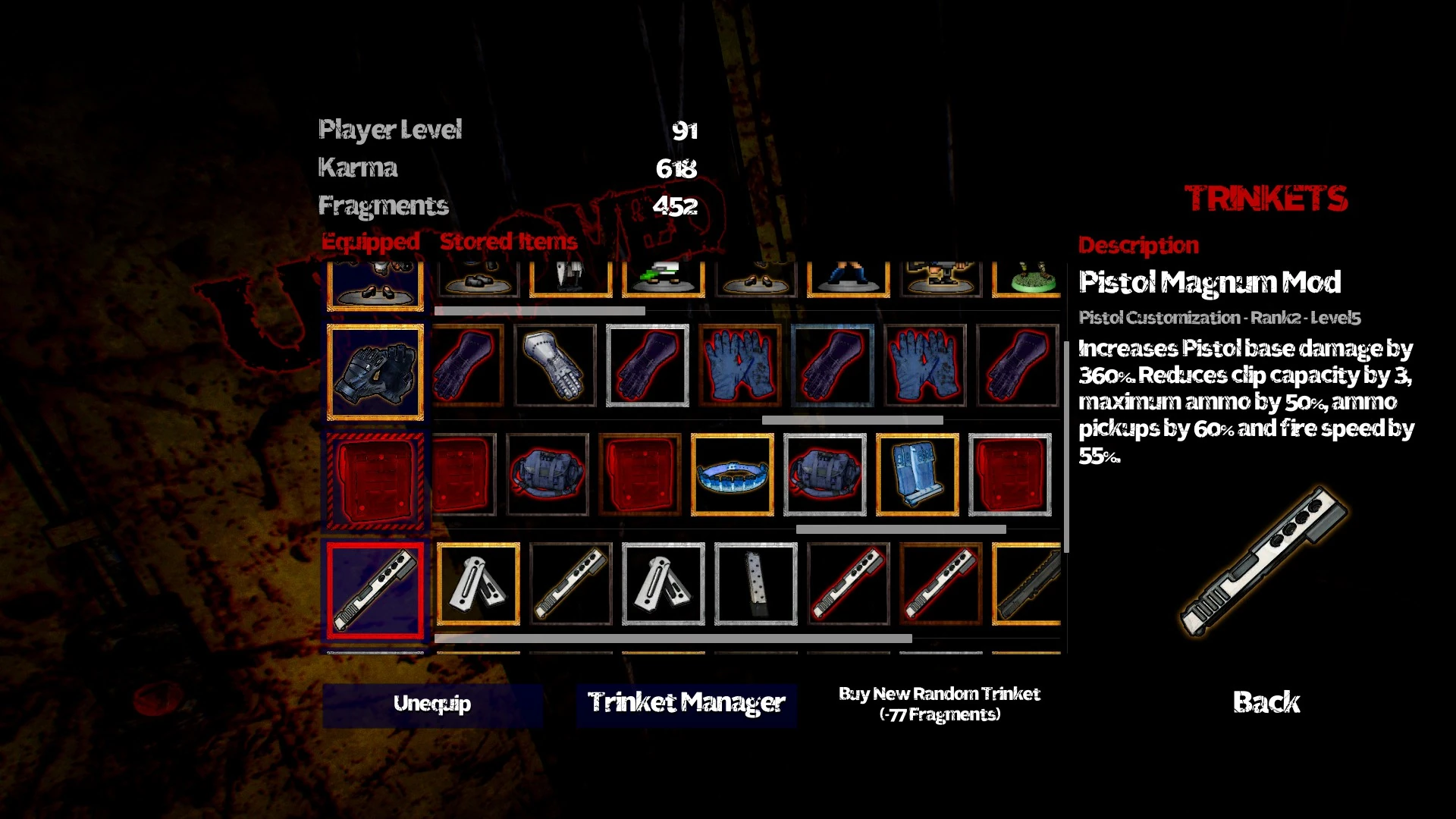Click the Unequip button
1456x819 pixels.
click(x=432, y=703)
